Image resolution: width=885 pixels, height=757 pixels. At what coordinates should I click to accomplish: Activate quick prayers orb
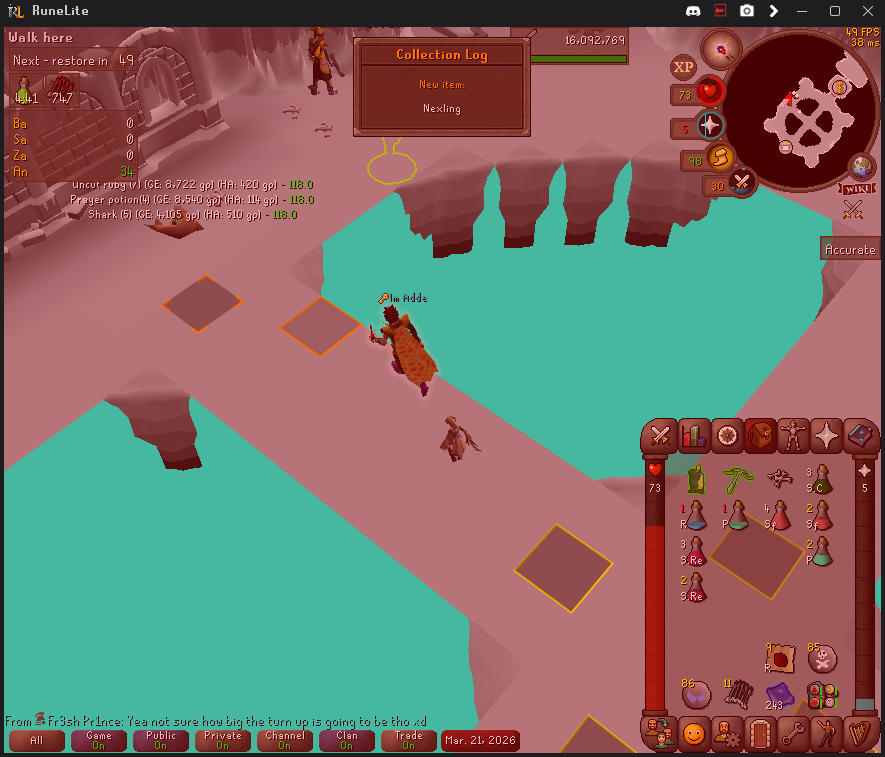pos(710,126)
